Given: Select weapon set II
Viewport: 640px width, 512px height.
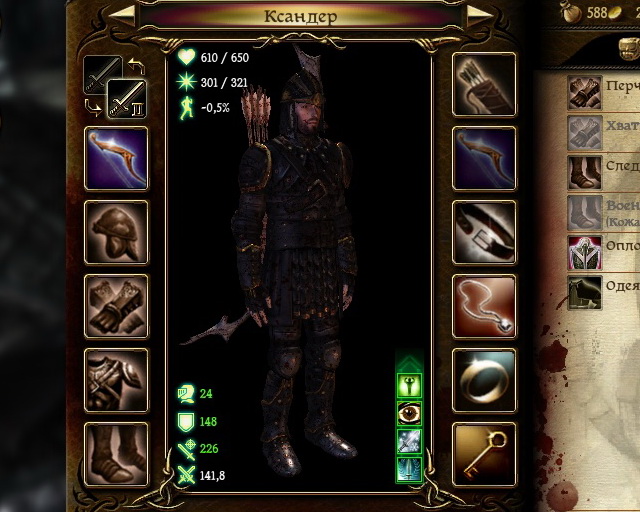Looking at the screenshot, I should [x=127, y=99].
